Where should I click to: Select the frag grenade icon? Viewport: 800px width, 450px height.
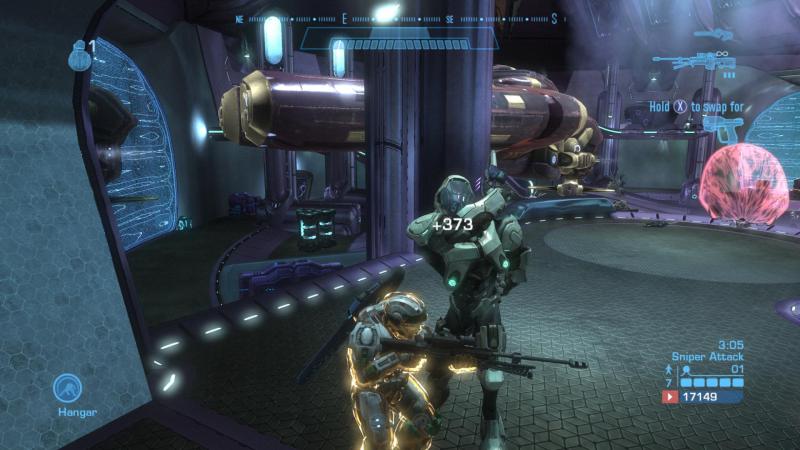[78, 55]
